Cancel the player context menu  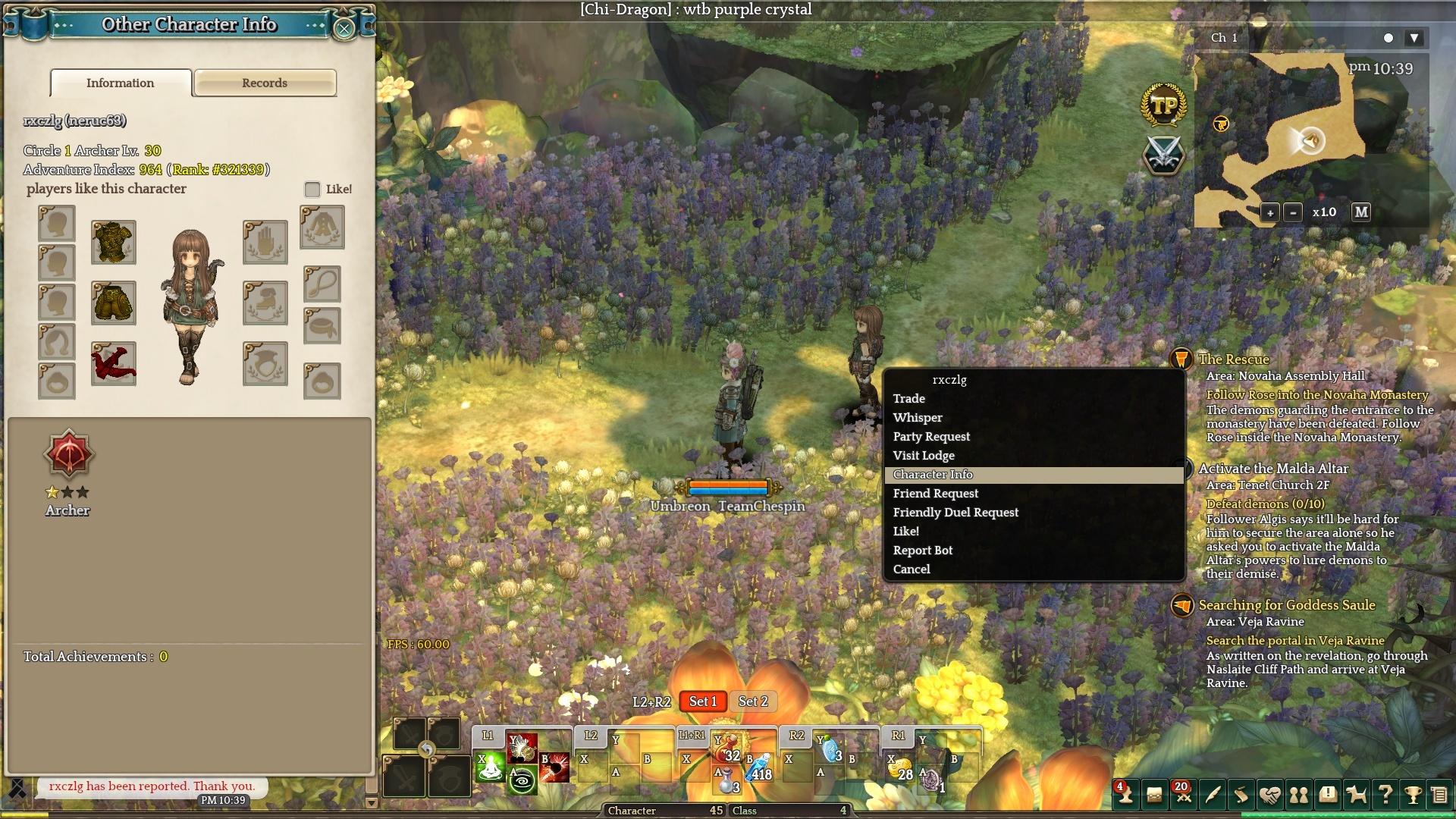point(912,570)
